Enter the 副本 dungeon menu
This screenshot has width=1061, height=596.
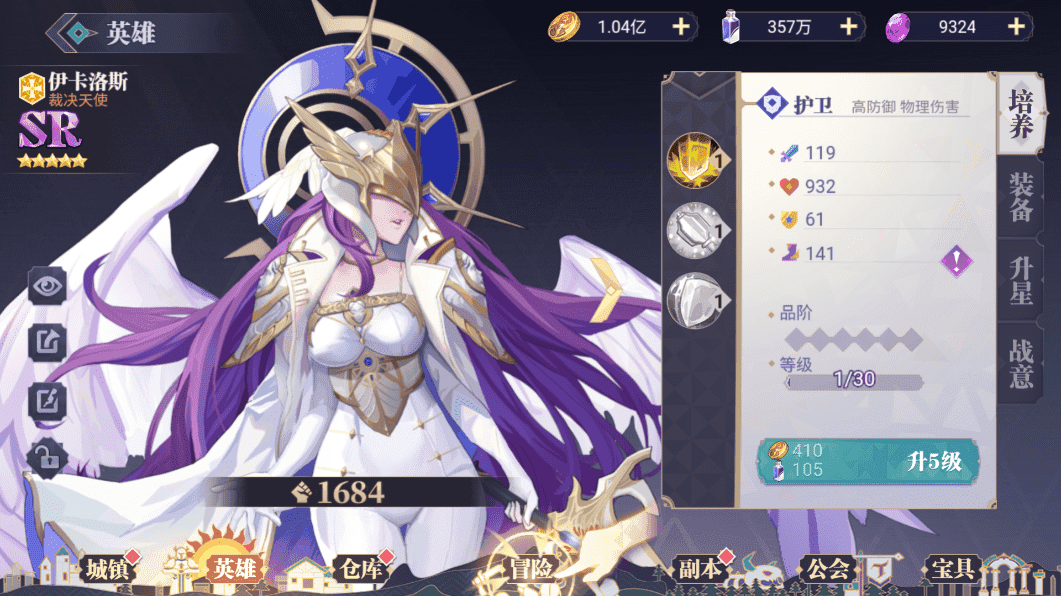click(698, 569)
